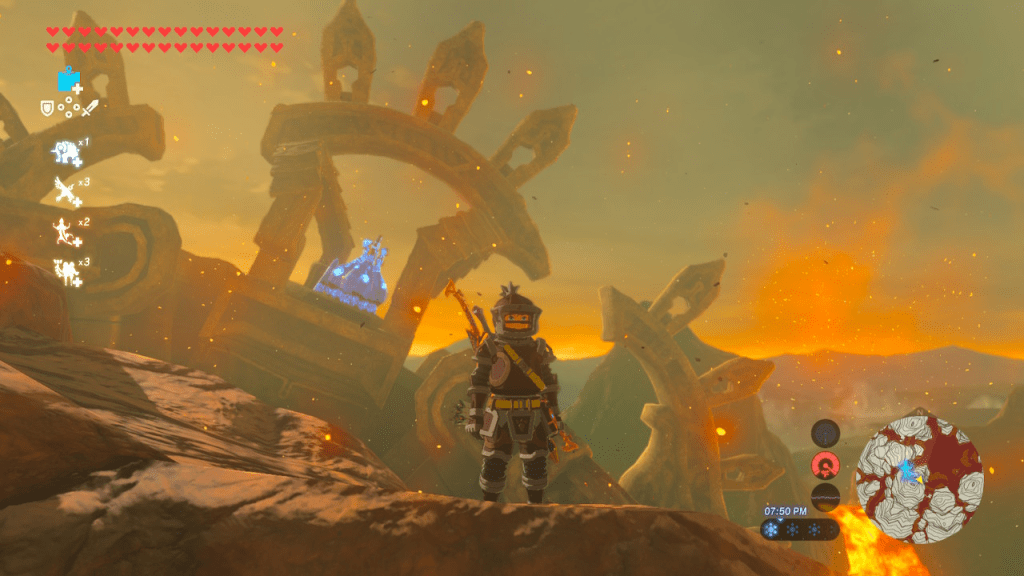Select the blue rune icon above the d-pad
1024x576 pixels.
[x=68, y=80]
